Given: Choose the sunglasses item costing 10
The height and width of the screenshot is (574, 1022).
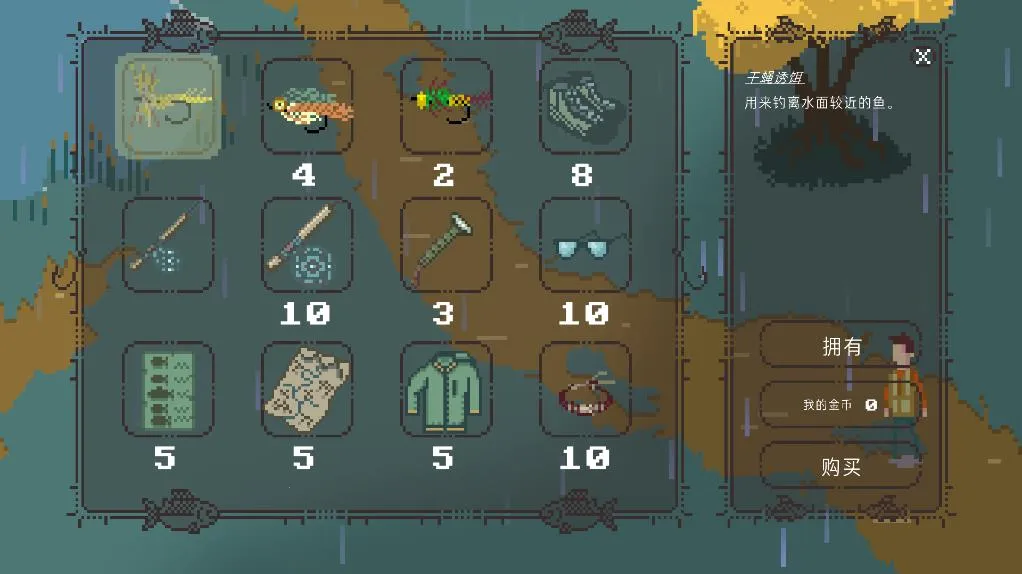Looking at the screenshot, I should click(585, 245).
